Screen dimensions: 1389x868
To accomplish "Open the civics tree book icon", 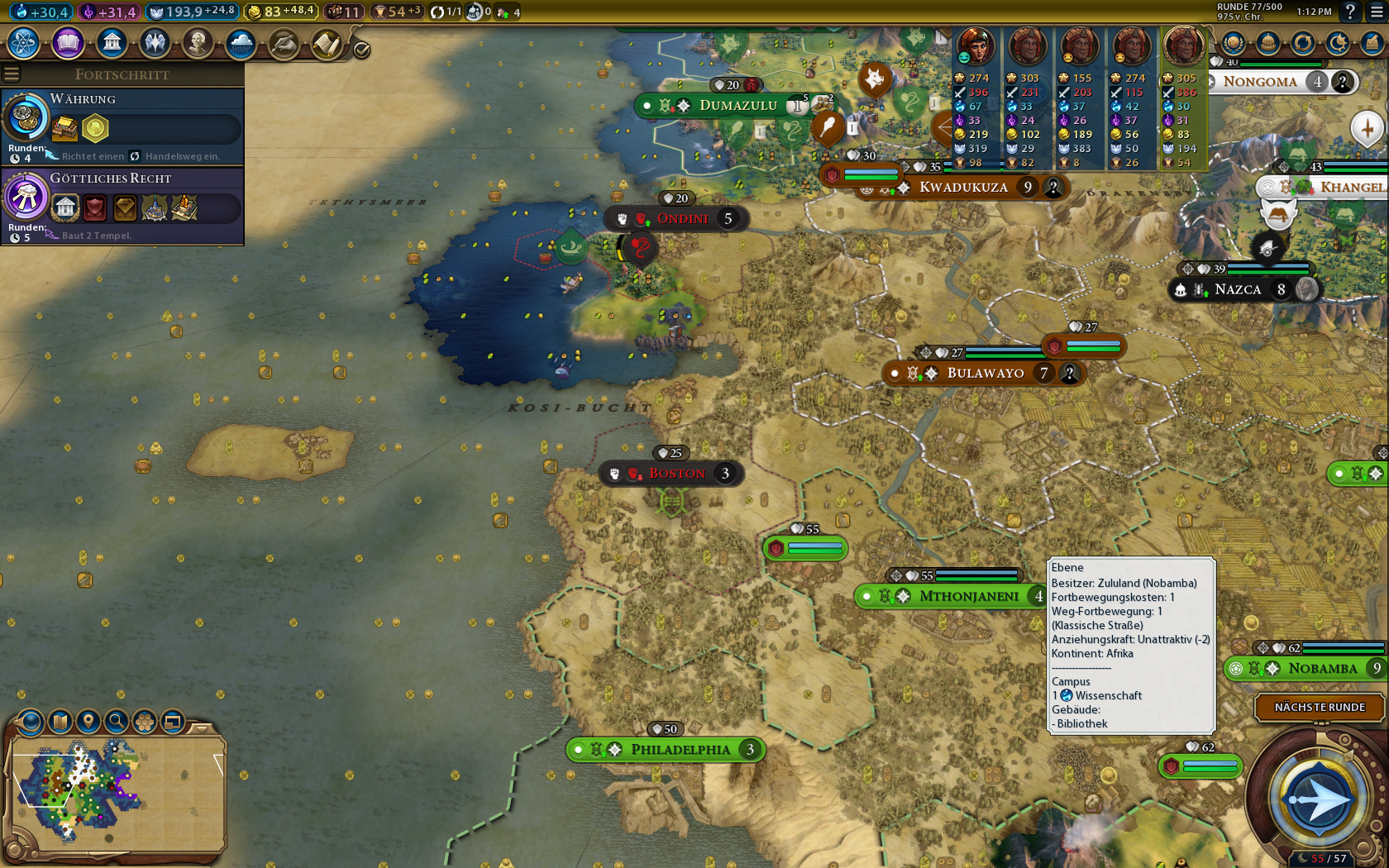I will click(68, 42).
